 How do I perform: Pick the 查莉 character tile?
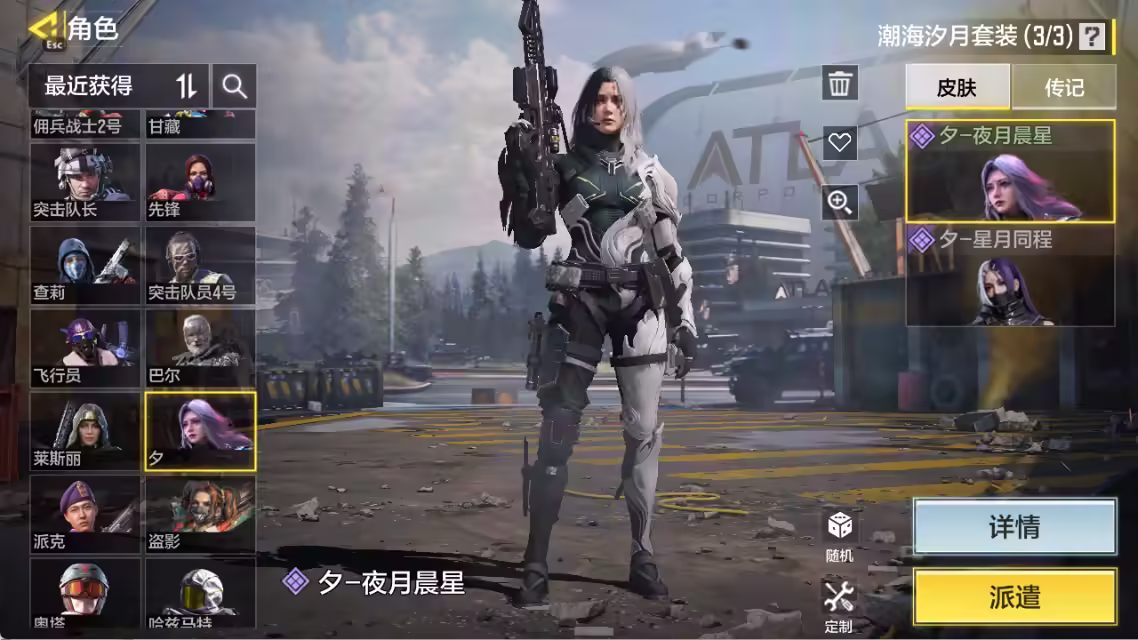[85, 264]
